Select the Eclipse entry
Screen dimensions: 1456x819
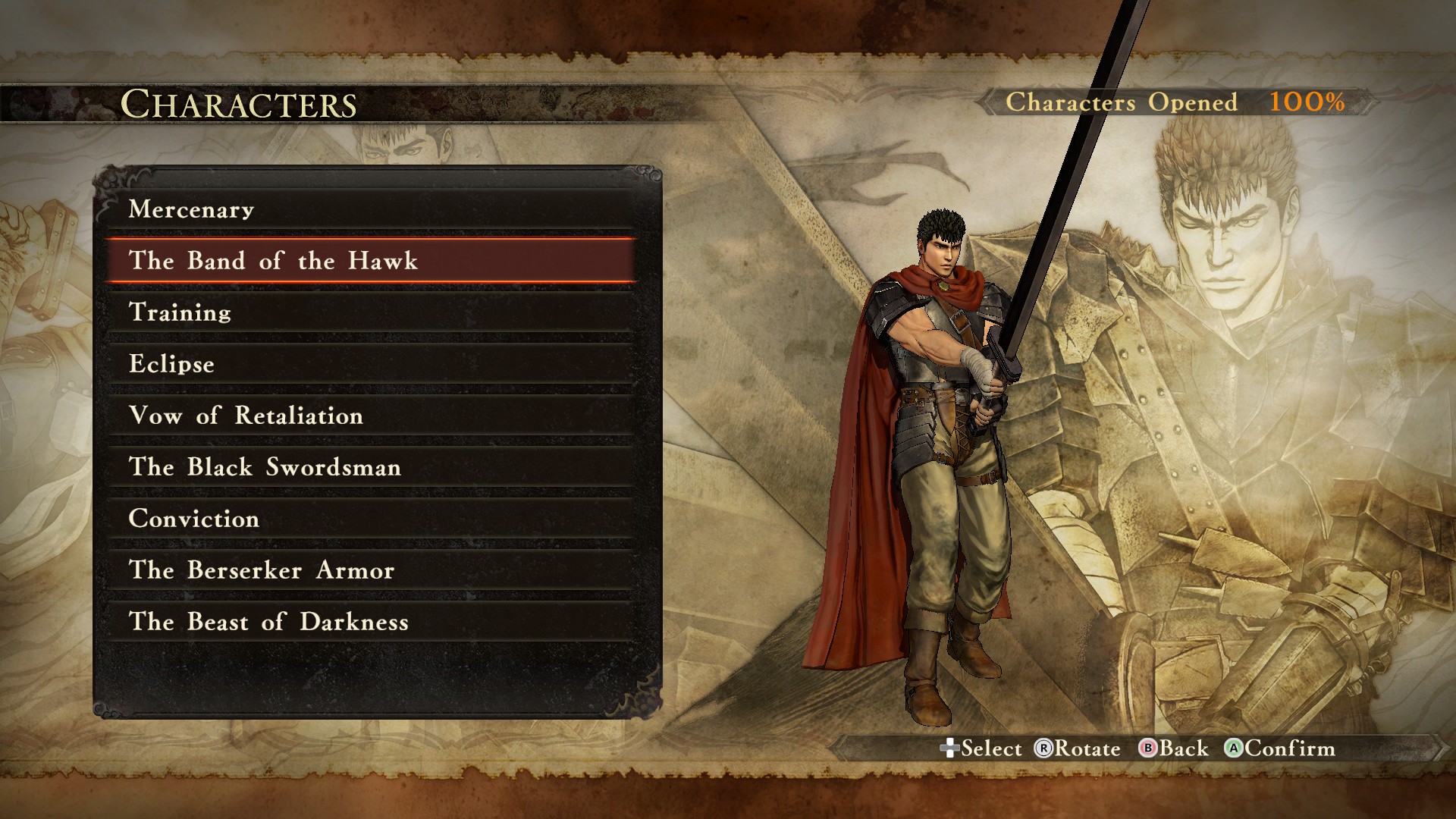(x=370, y=364)
